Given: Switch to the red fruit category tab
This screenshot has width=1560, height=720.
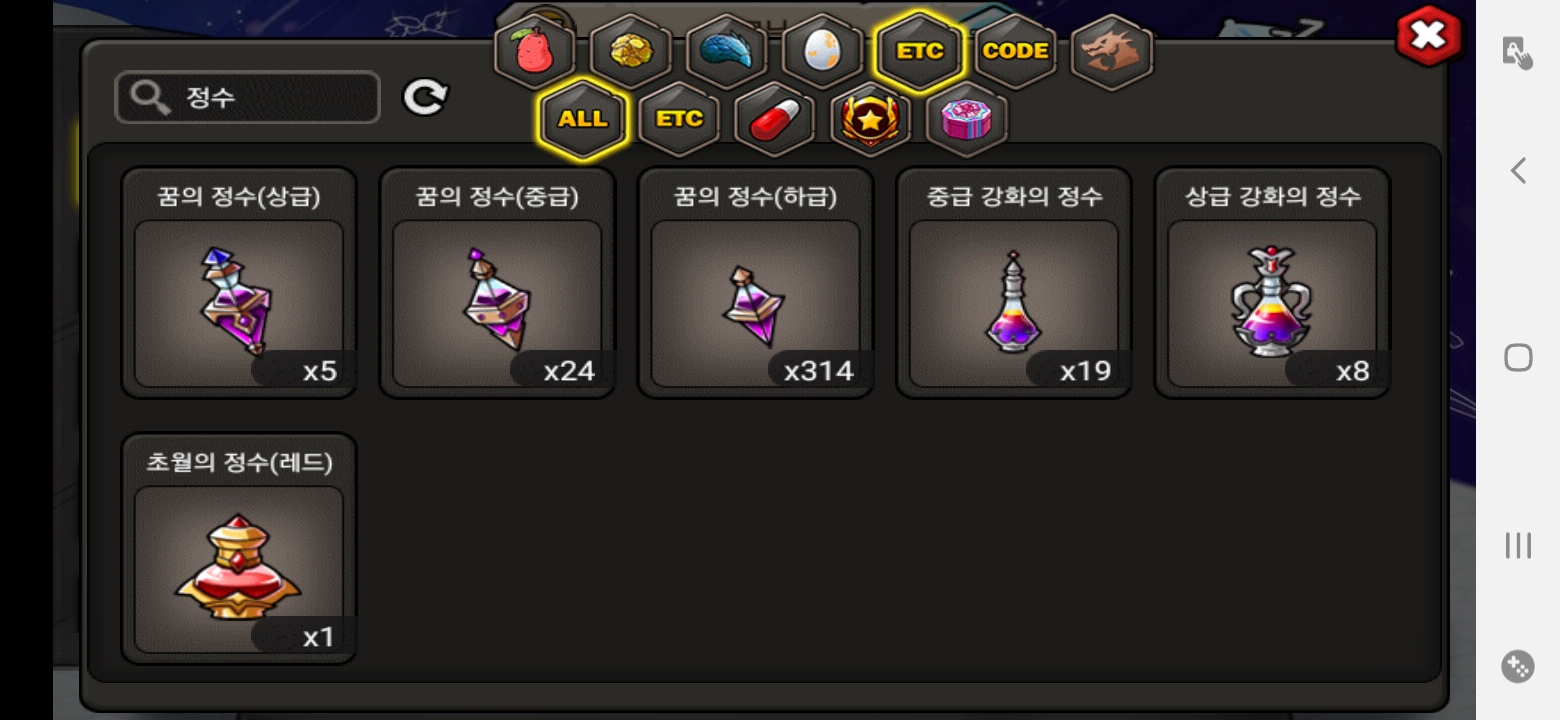Looking at the screenshot, I should [535, 52].
